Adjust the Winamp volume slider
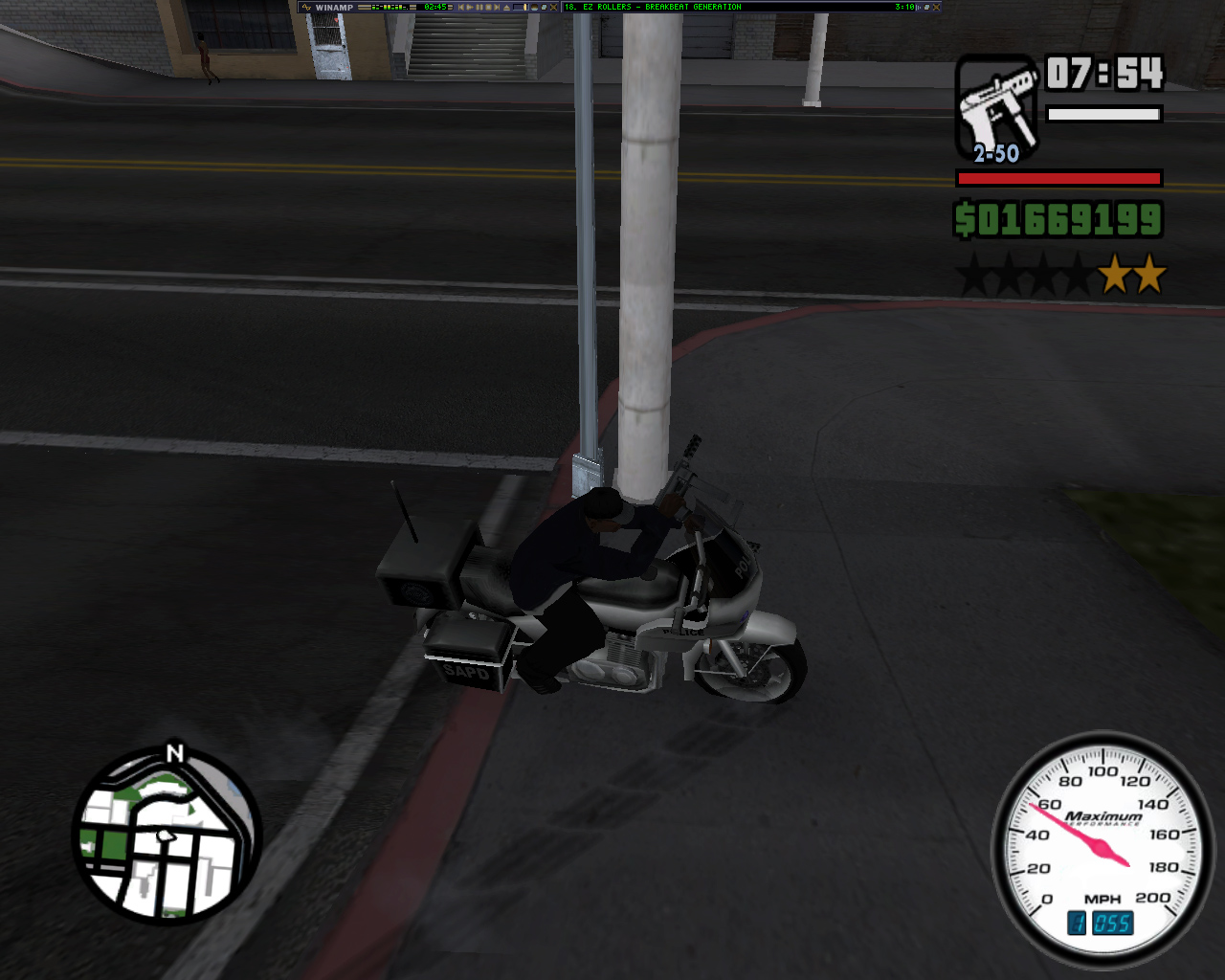1225x980 pixels. pyautogui.click(x=522, y=7)
